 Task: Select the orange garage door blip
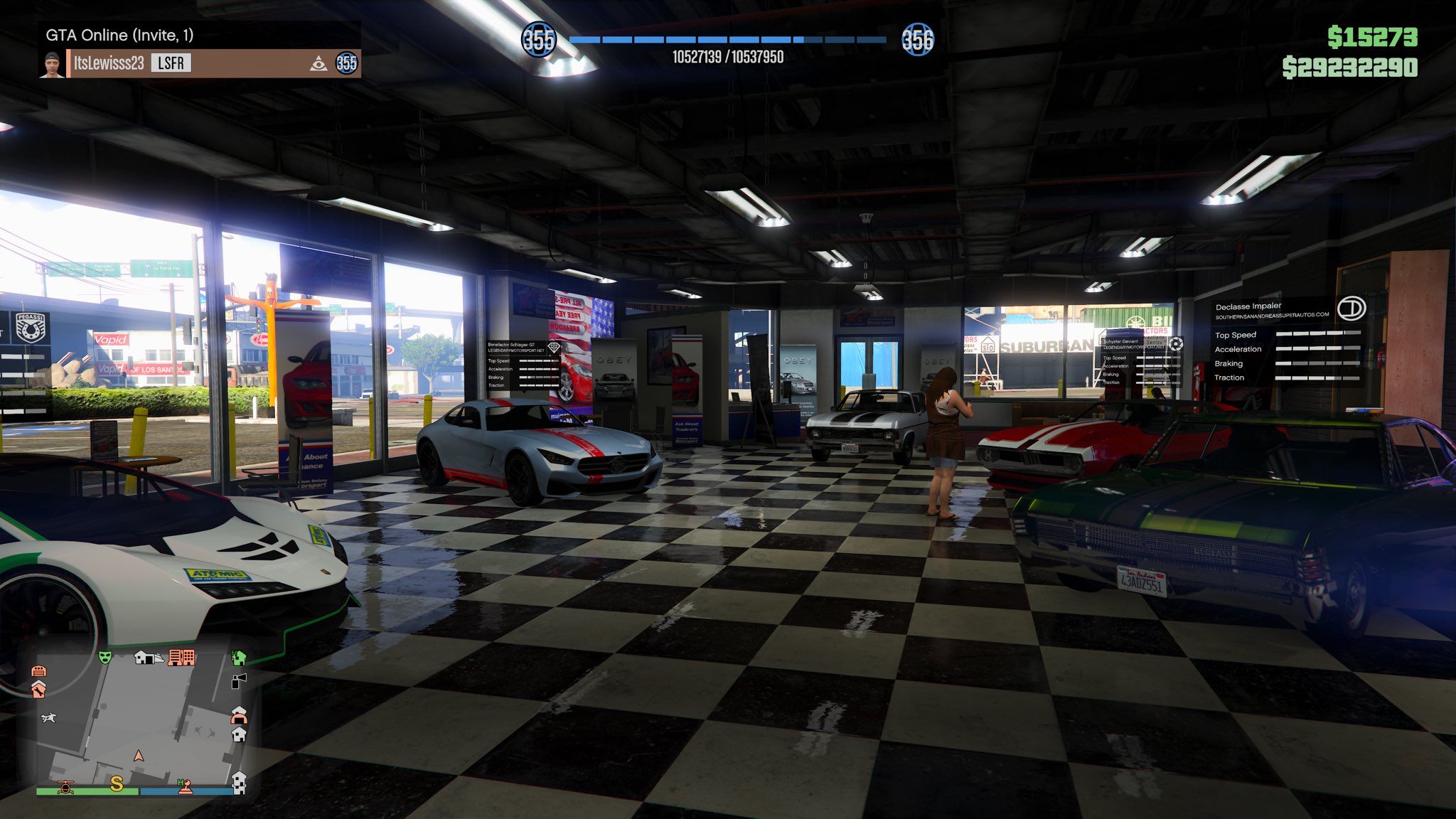coord(39,670)
